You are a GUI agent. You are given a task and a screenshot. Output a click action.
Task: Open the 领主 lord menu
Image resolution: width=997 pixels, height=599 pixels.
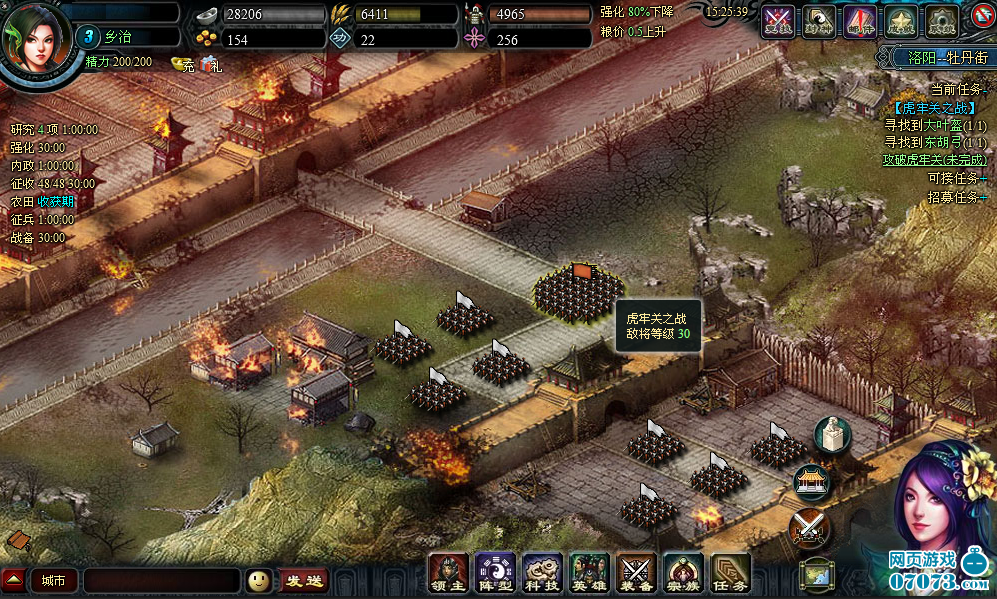(x=447, y=573)
